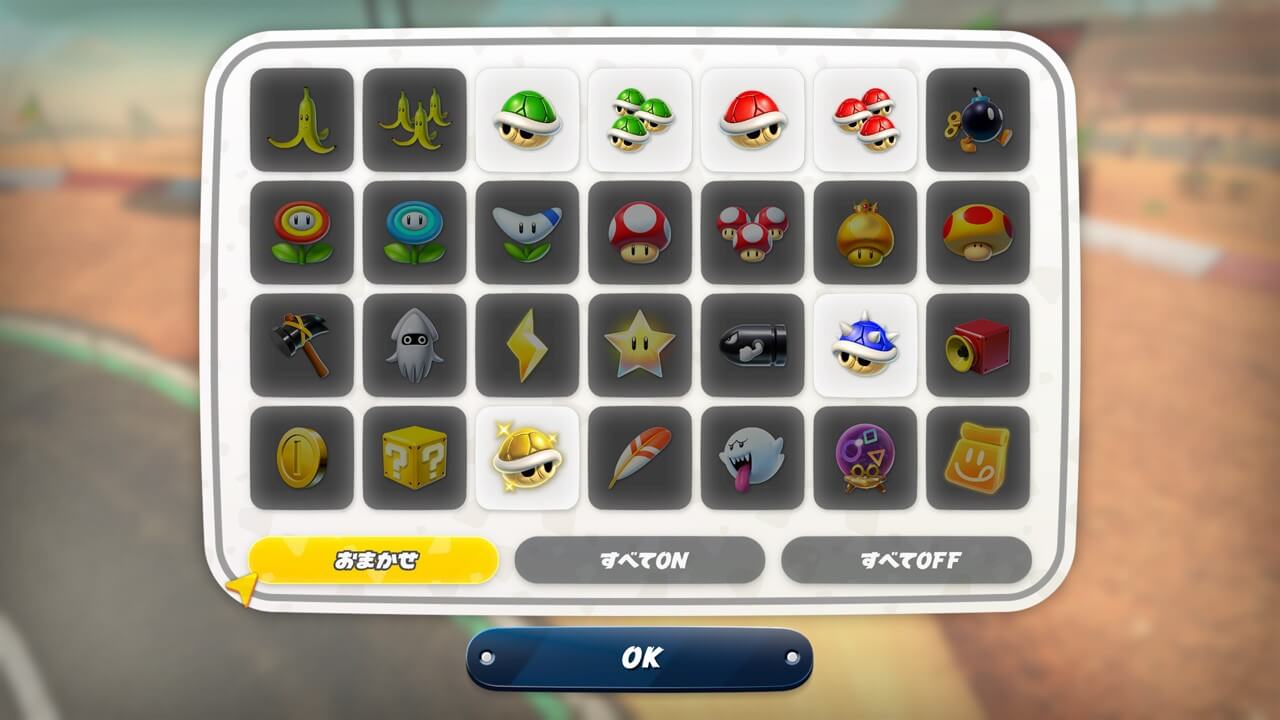Click the Super Star icon
The width and height of the screenshot is (1280, 720).
click(641, 345)
